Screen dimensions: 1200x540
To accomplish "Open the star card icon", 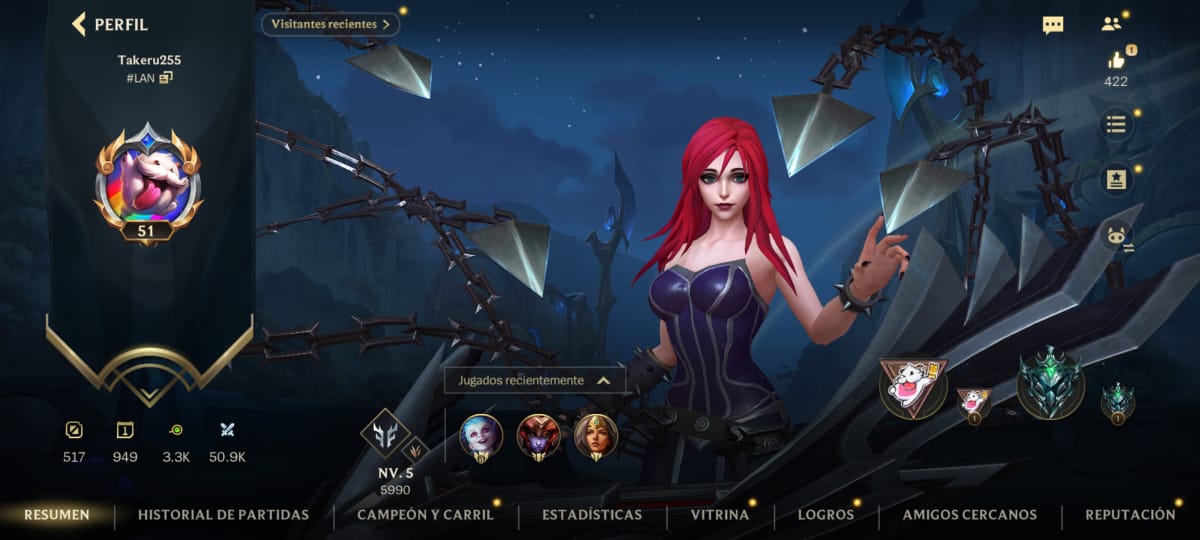I will coord(1116,181).
